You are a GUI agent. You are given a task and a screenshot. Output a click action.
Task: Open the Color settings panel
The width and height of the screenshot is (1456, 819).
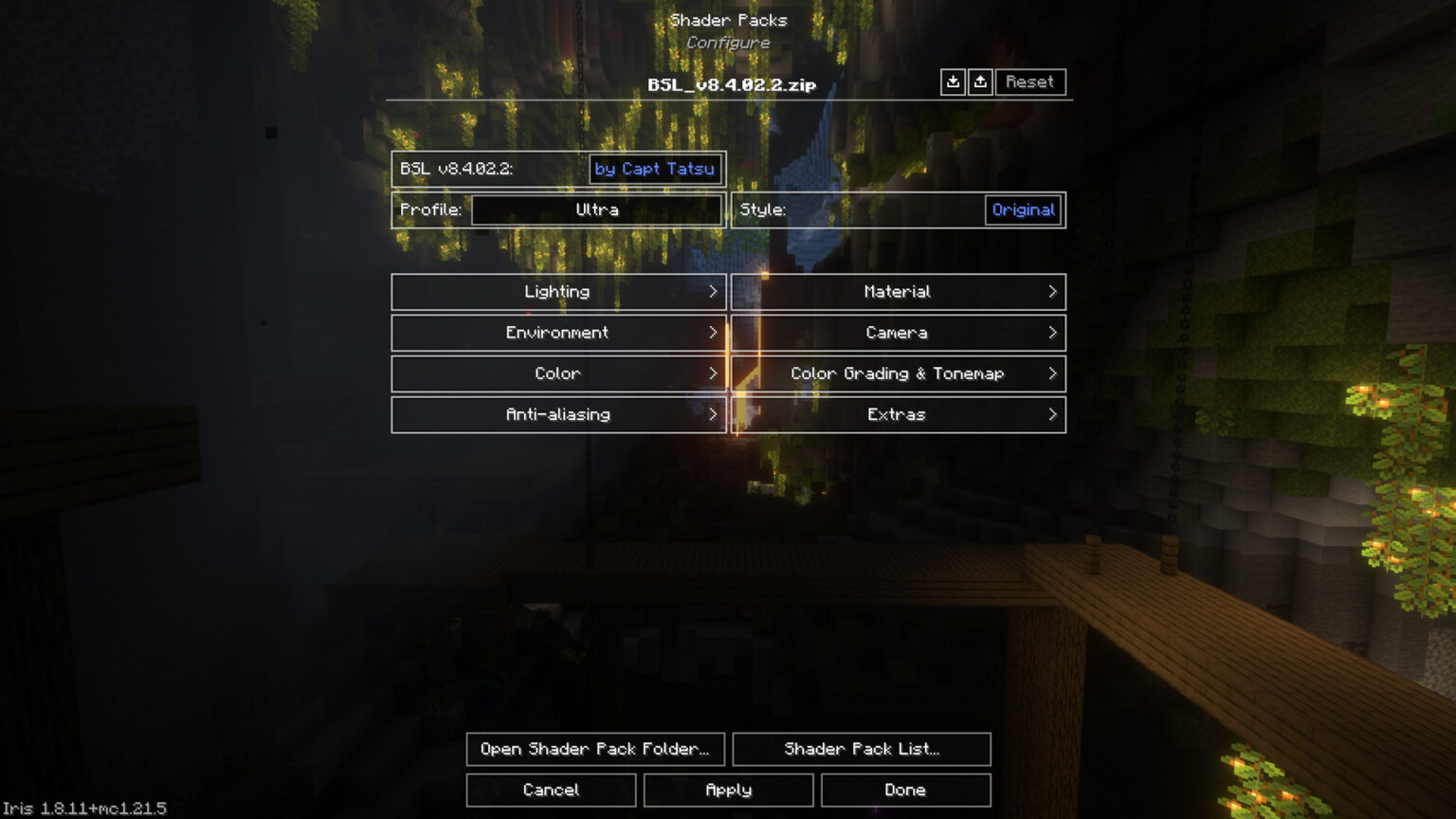coord(557,373)
